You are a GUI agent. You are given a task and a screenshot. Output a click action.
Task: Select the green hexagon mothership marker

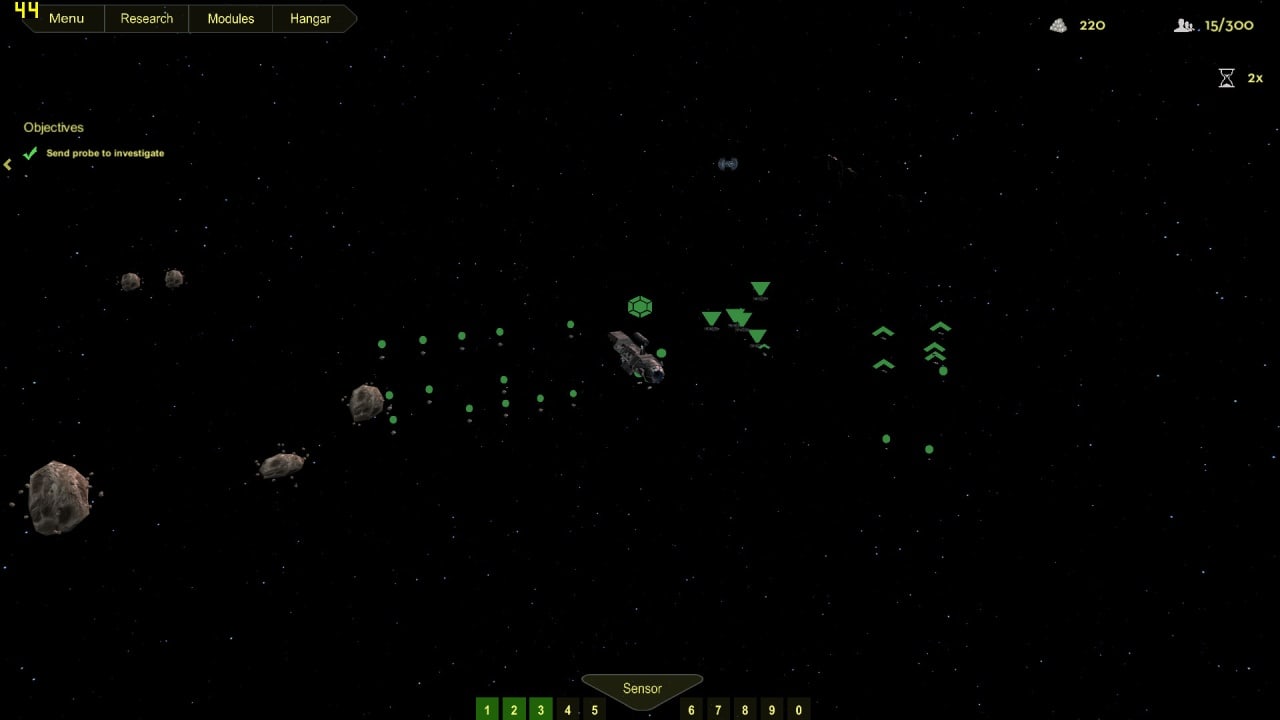(x=640, y=307)
